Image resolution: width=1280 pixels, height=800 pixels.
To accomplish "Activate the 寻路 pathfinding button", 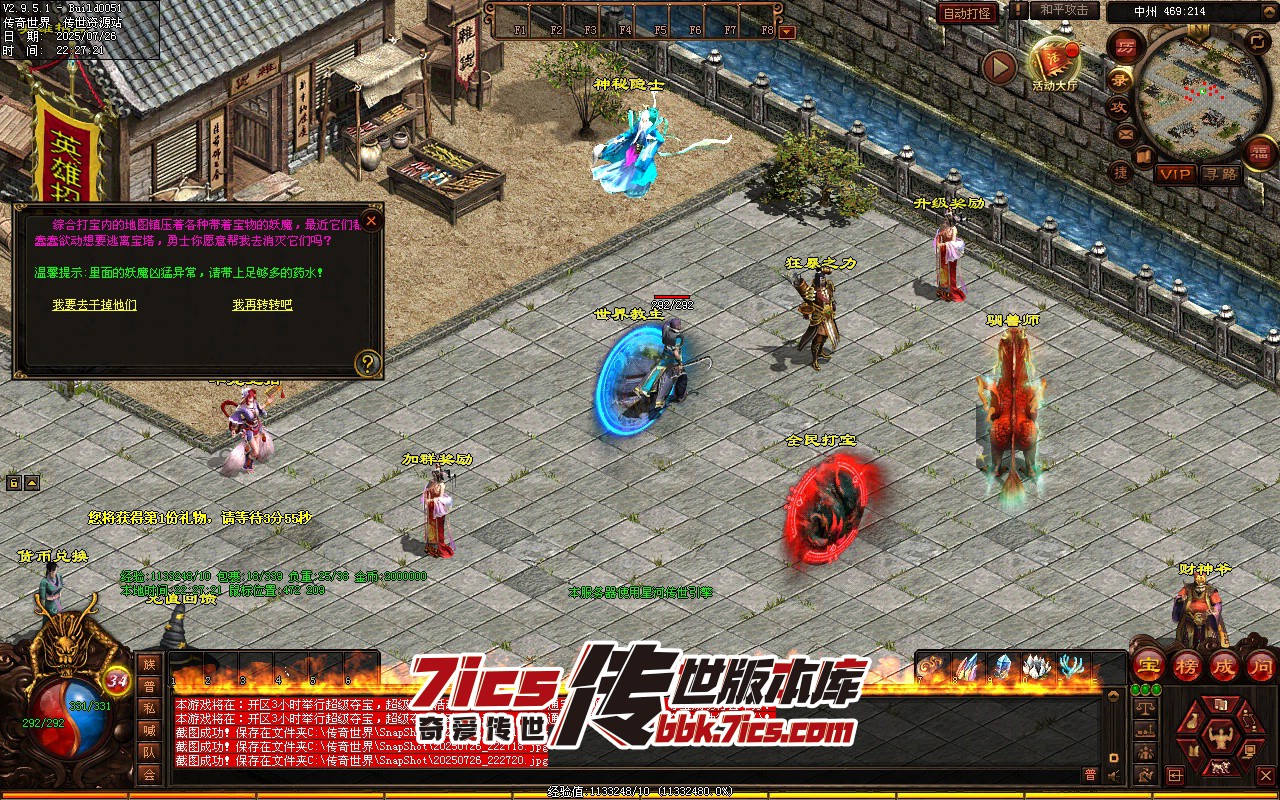I will coord(1219,174).
